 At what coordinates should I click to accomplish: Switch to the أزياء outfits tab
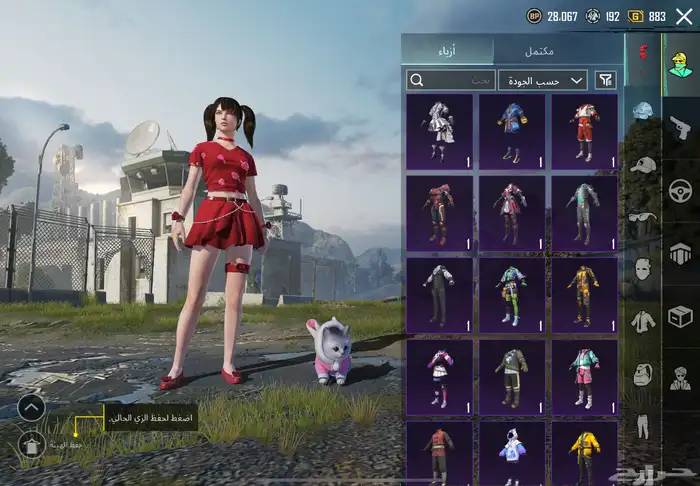pyautogui.click(x=448, y=50)
